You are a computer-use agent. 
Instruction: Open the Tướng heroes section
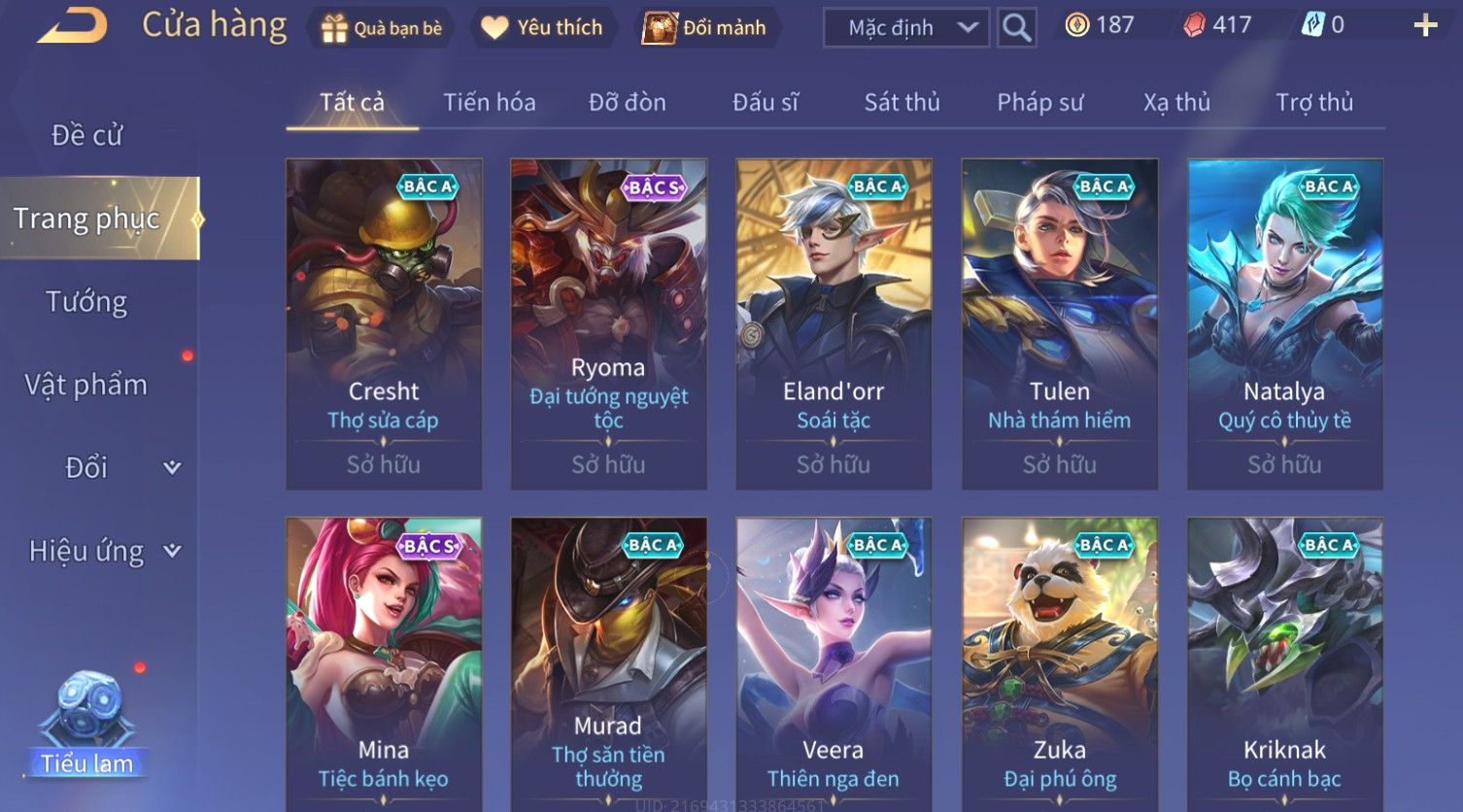86,302
